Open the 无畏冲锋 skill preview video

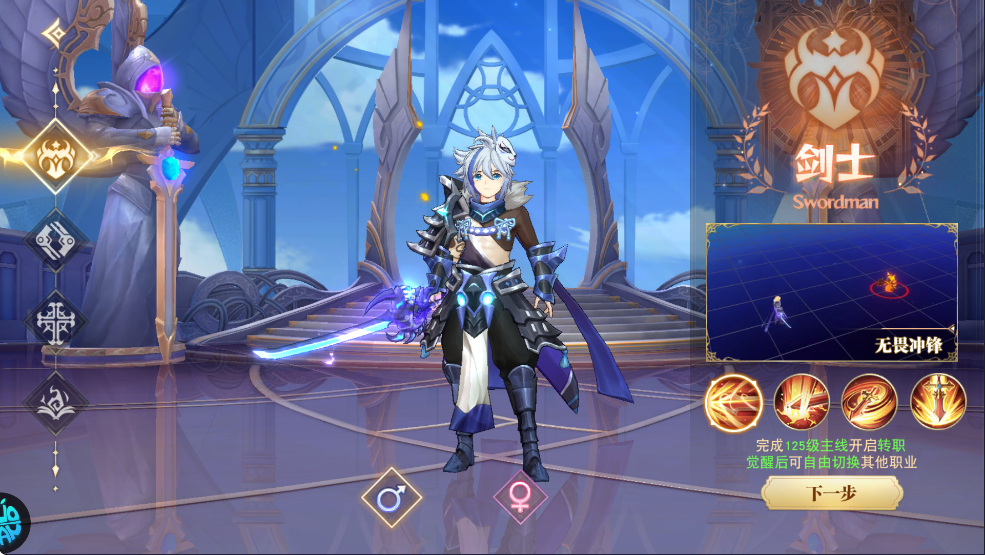(831, 292)
